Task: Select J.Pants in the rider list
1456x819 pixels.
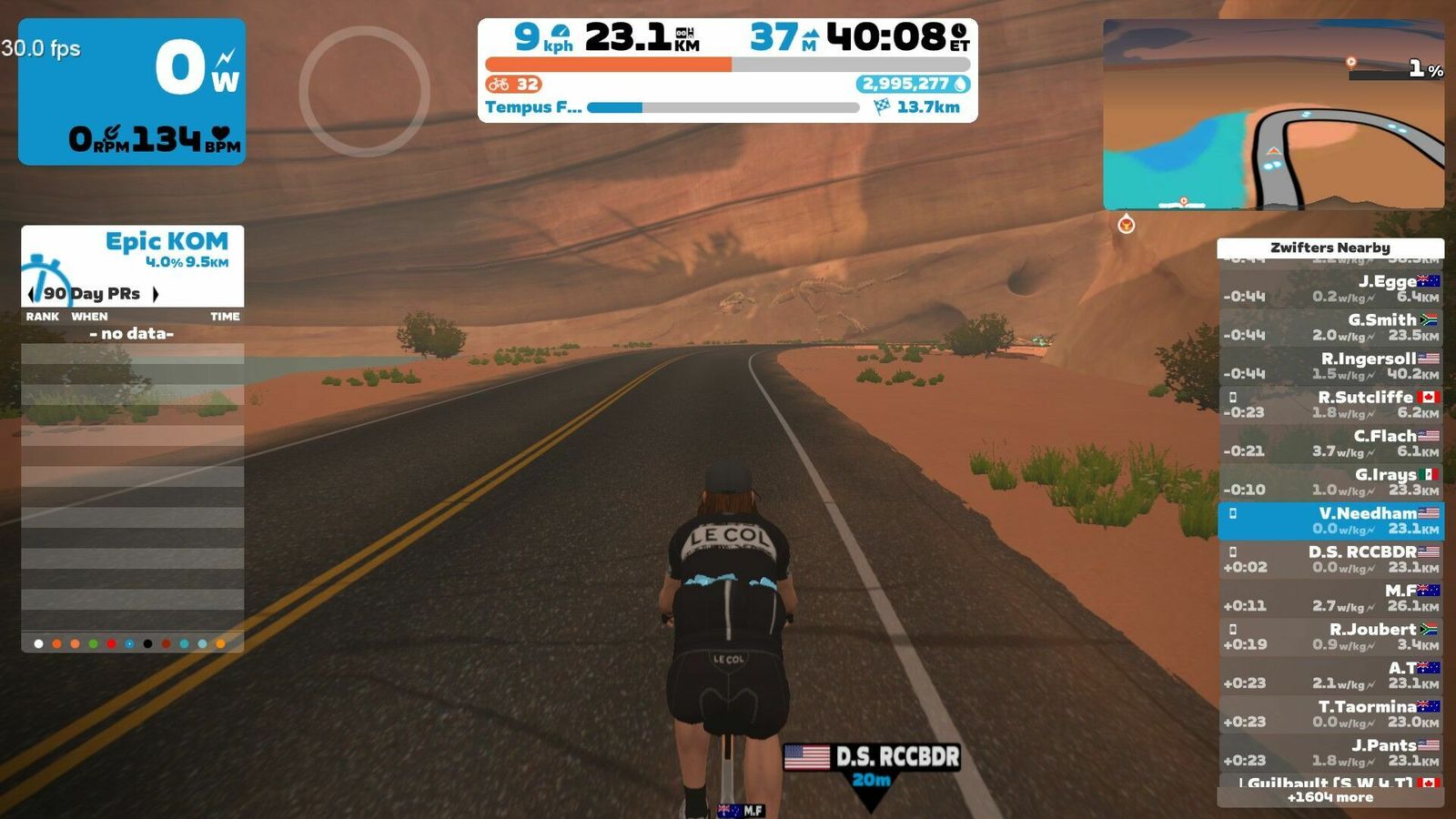Action: (x=1330, y=752)
